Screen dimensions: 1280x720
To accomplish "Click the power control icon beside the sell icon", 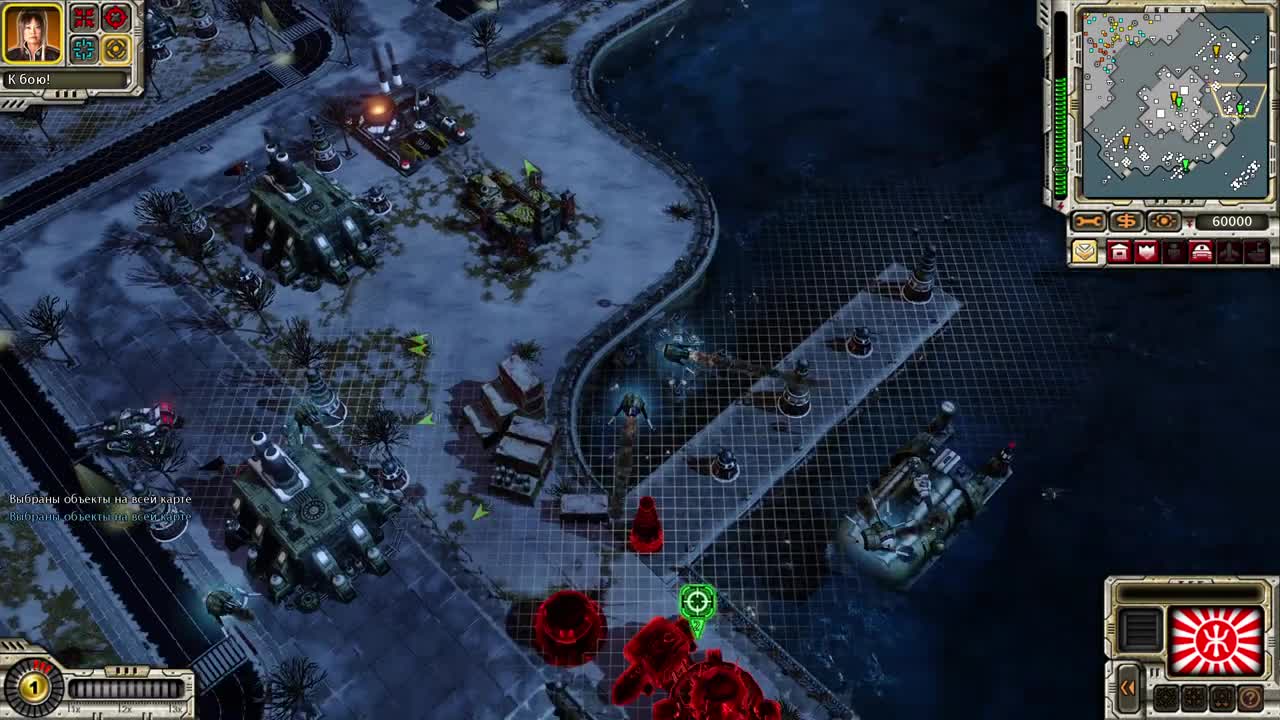I will (x=1163, y=220).
